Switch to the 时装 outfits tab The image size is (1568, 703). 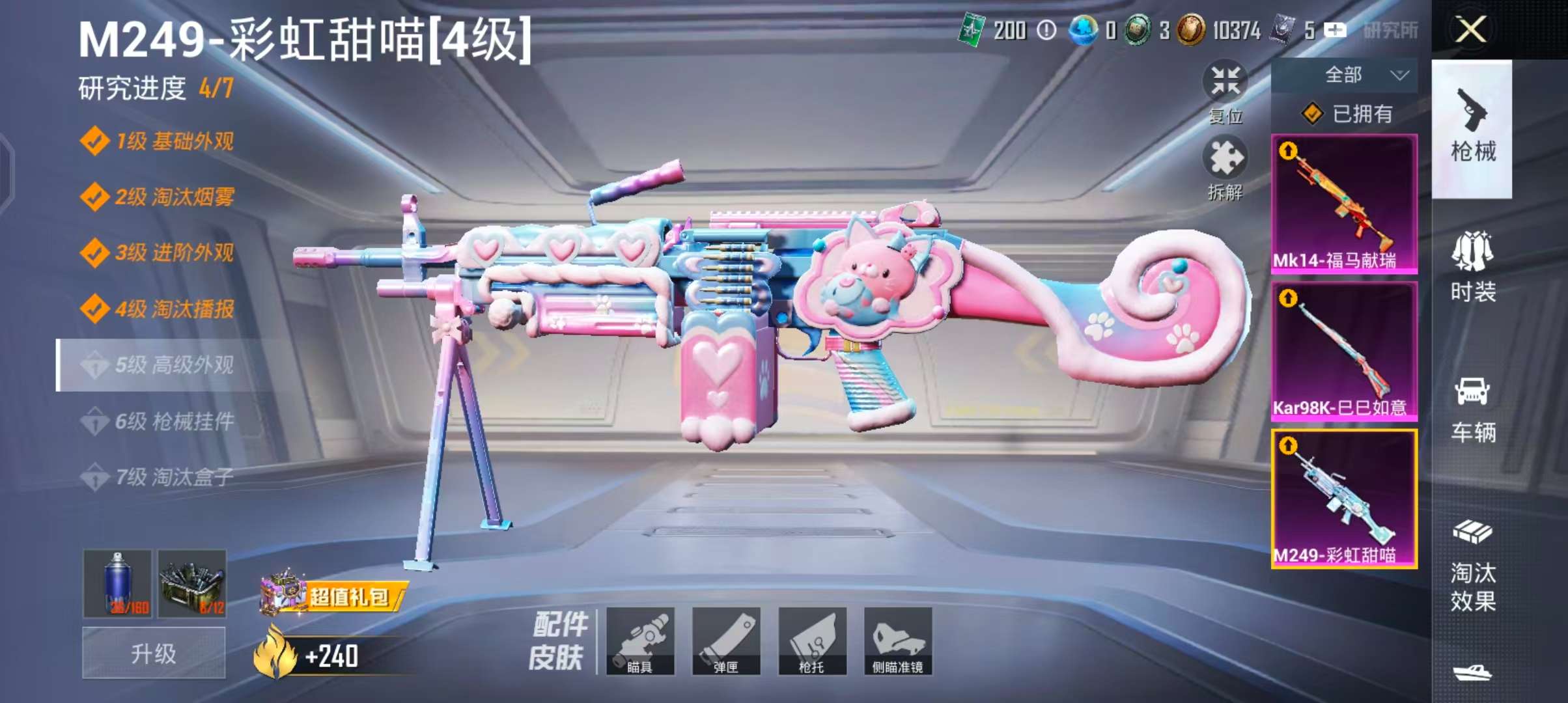(x=1472, y=268)
